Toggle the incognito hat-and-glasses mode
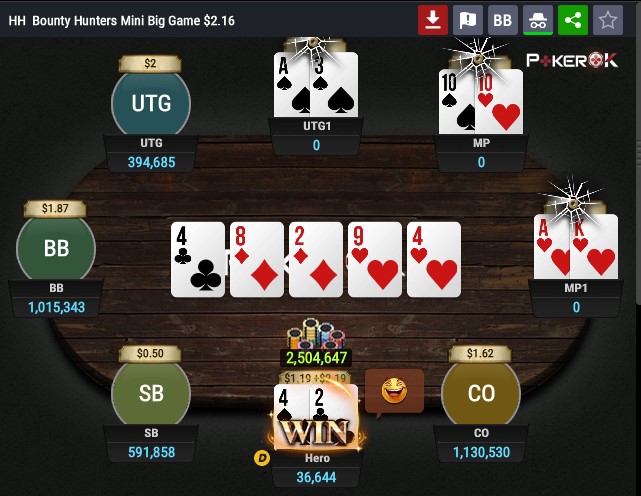This screenshot has width=641, height=496. [537, 19]
